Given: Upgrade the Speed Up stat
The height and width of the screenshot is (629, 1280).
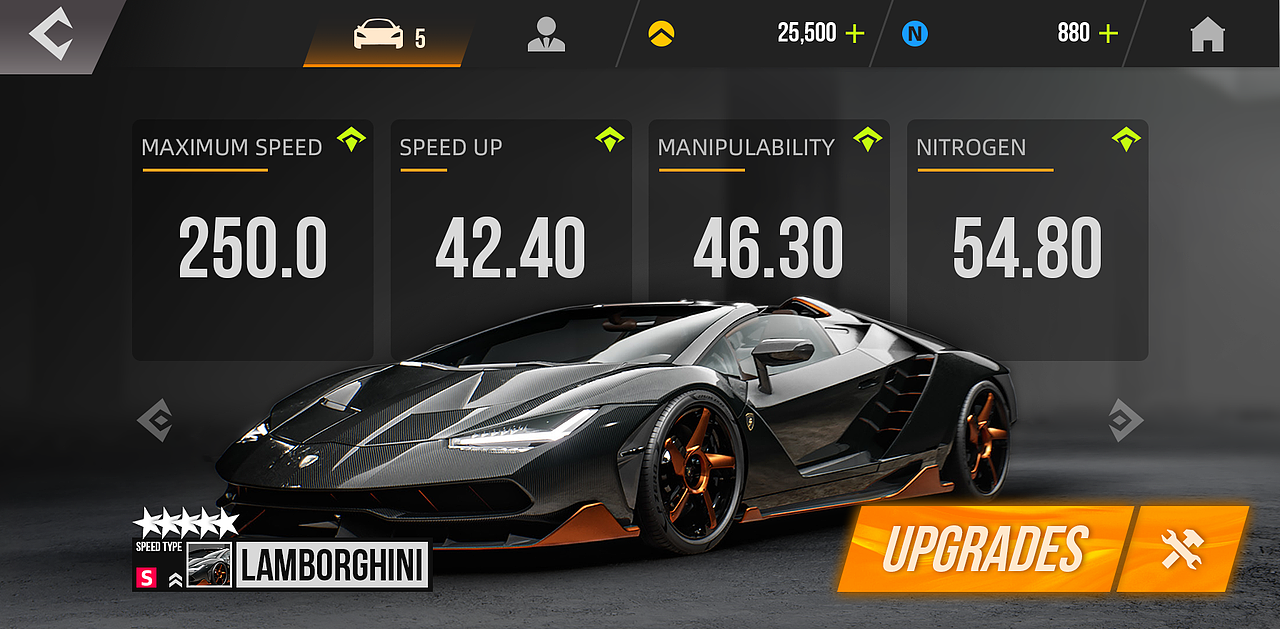Looking at the screenshot, I should 609,140.
